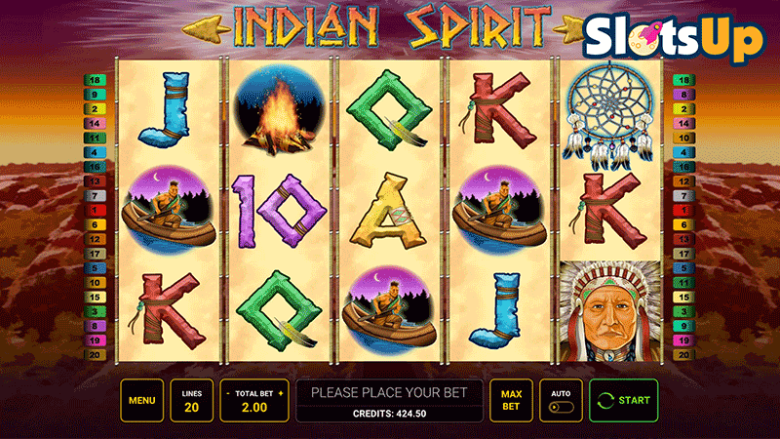Viewport: 780px width, 439px height.
Task: Toggle the Auto spin switch
Action: tap(561, 408)
